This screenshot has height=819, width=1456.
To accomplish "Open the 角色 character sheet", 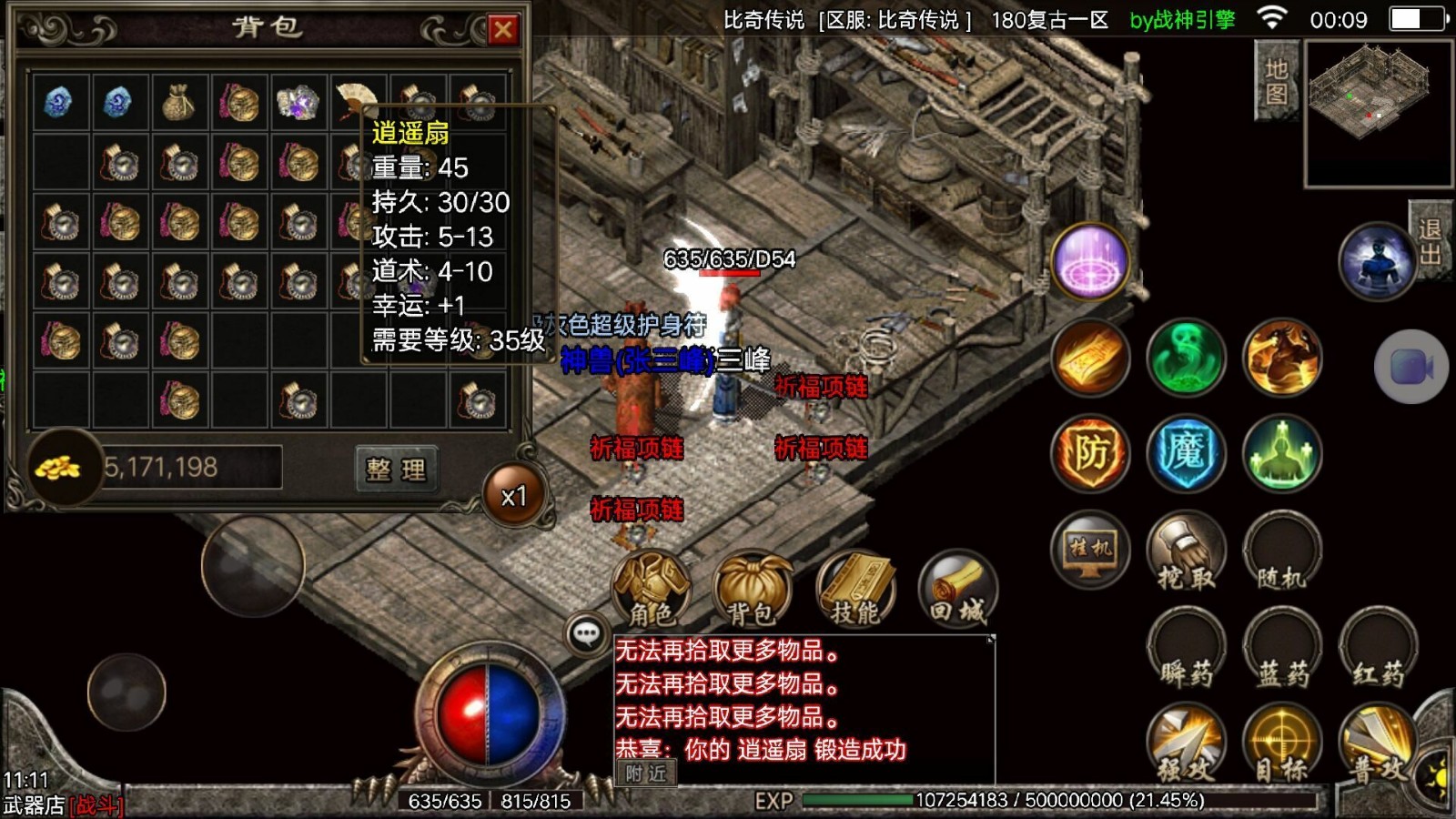I will coord(652,591).
